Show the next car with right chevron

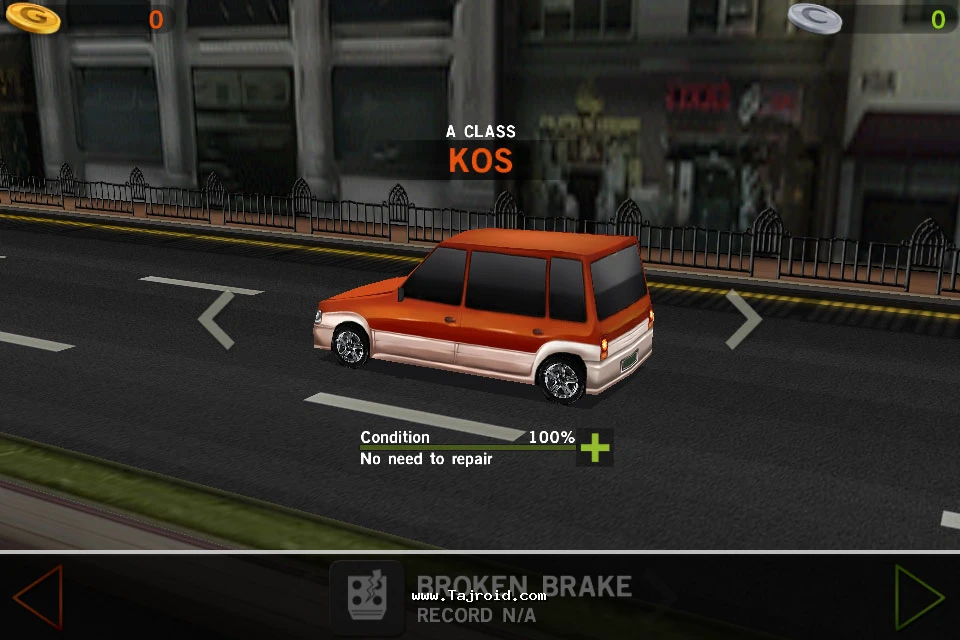coord(743,319)
